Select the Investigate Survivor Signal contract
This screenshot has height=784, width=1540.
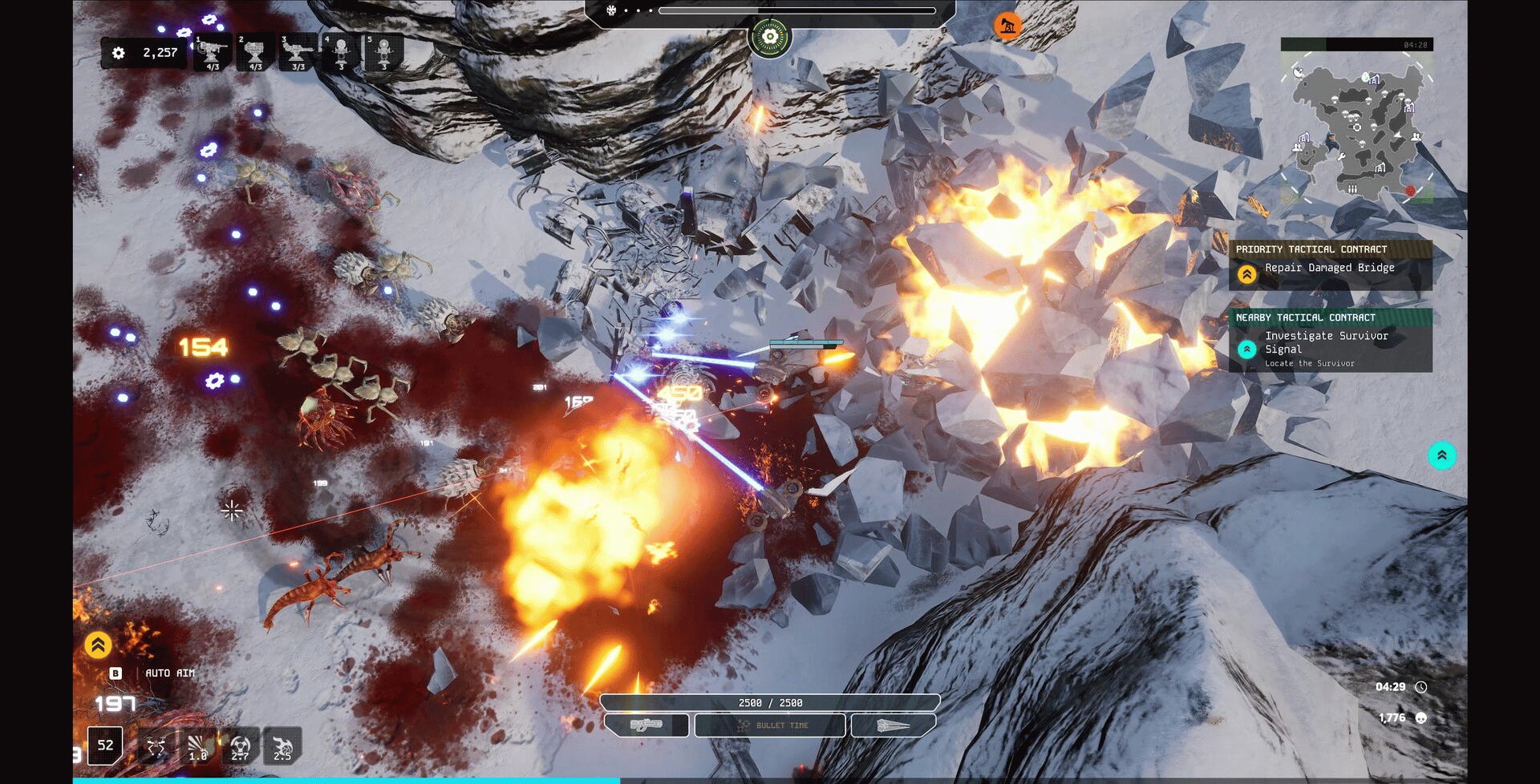coord(1330,342)
